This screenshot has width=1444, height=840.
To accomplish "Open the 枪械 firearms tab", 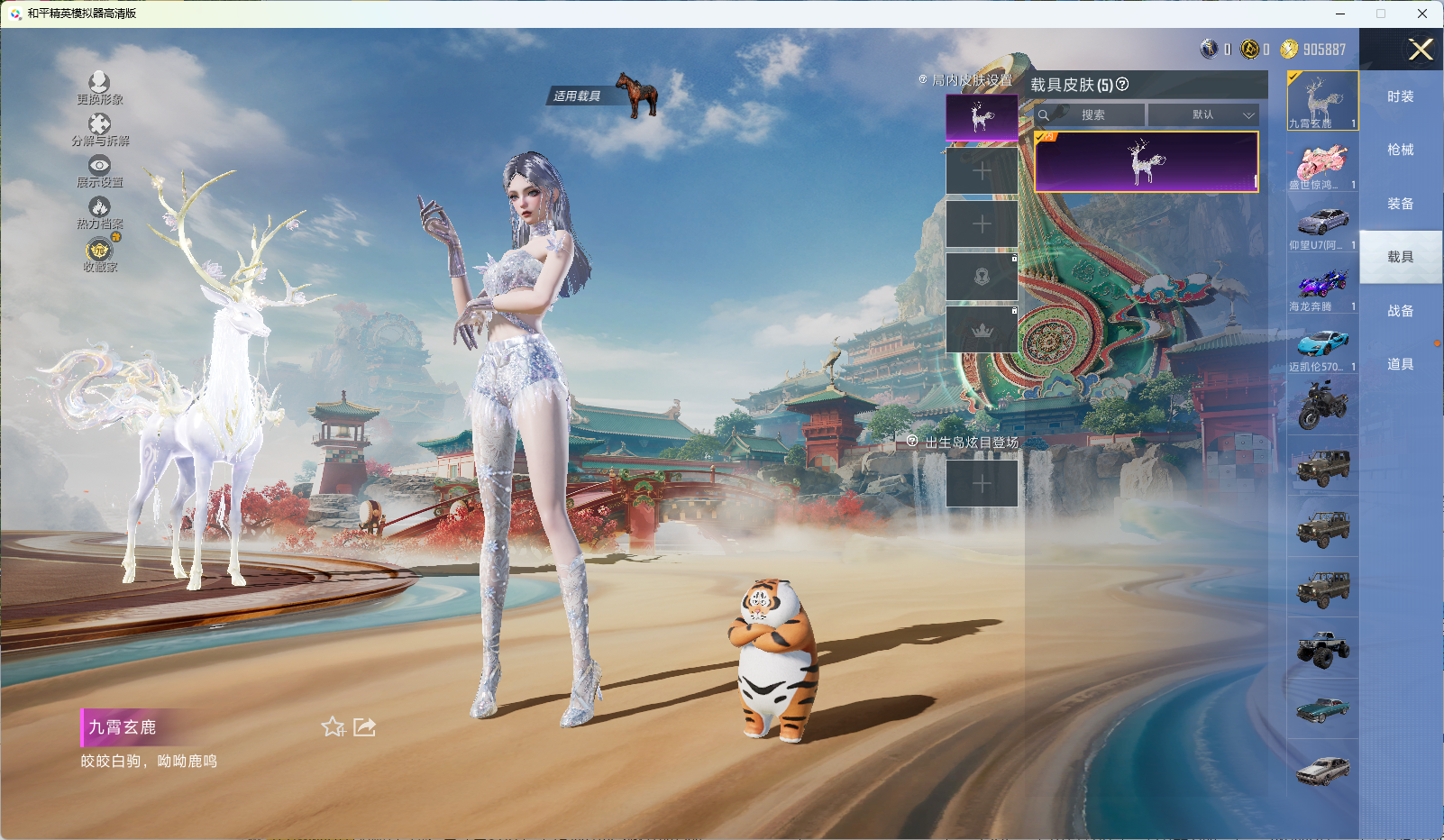I will 1400,150.
